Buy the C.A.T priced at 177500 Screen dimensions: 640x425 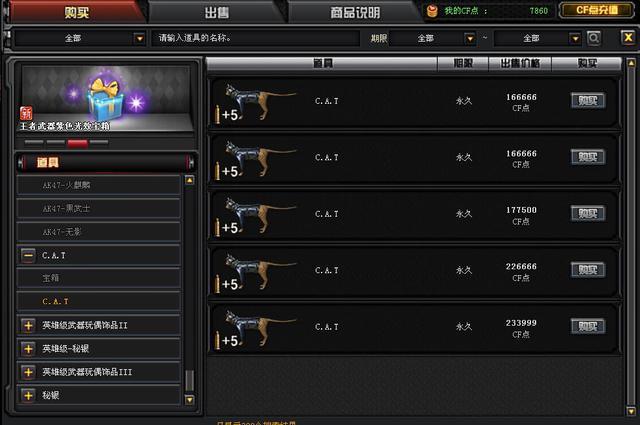pos(587,213)
